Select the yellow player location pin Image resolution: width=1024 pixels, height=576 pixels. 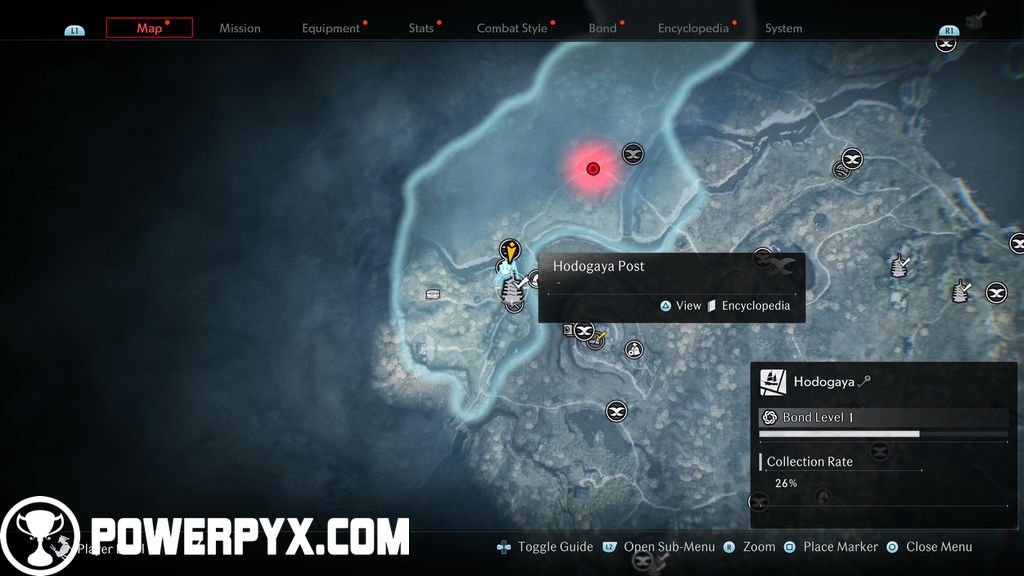511,252
